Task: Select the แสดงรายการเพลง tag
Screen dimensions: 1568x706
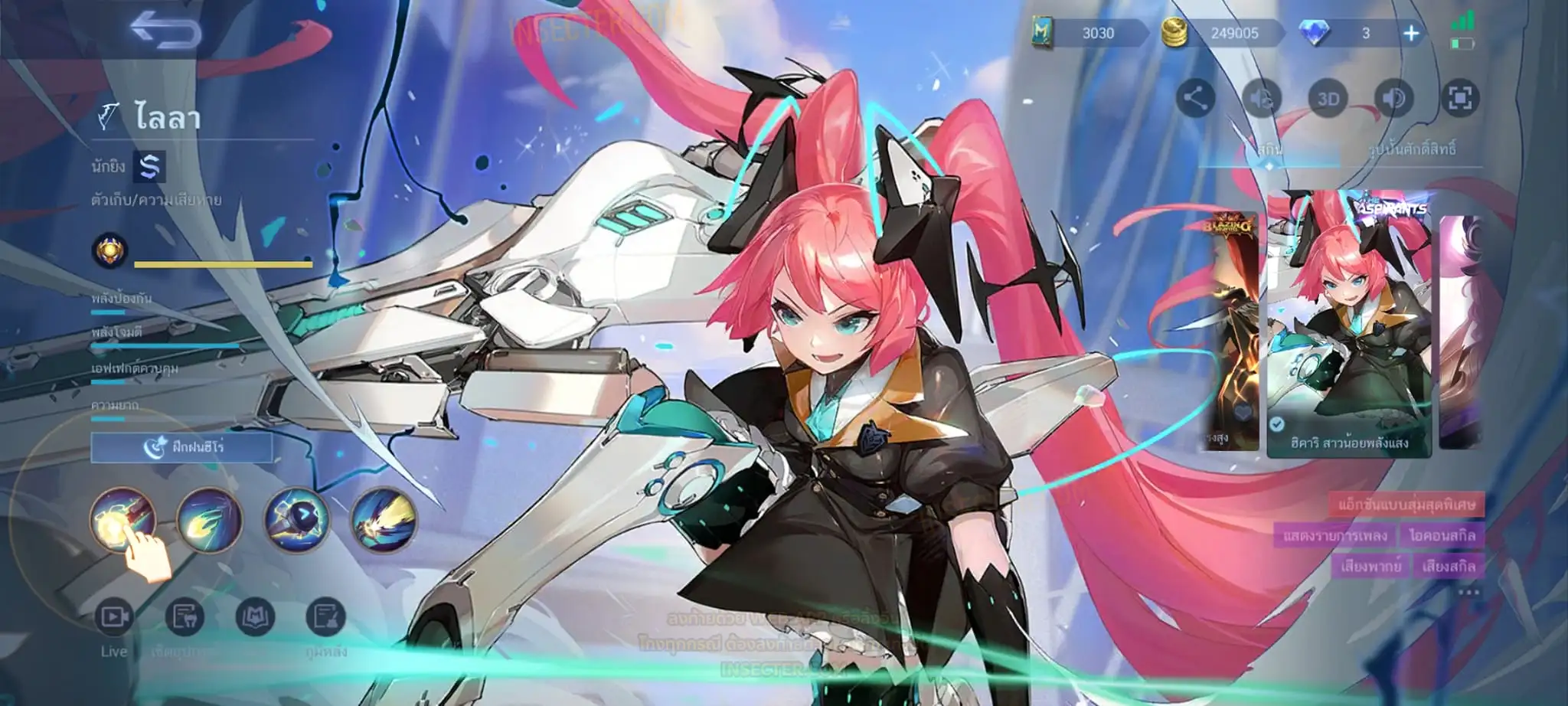Action: pyautogui.click(x=1334, y=535)
